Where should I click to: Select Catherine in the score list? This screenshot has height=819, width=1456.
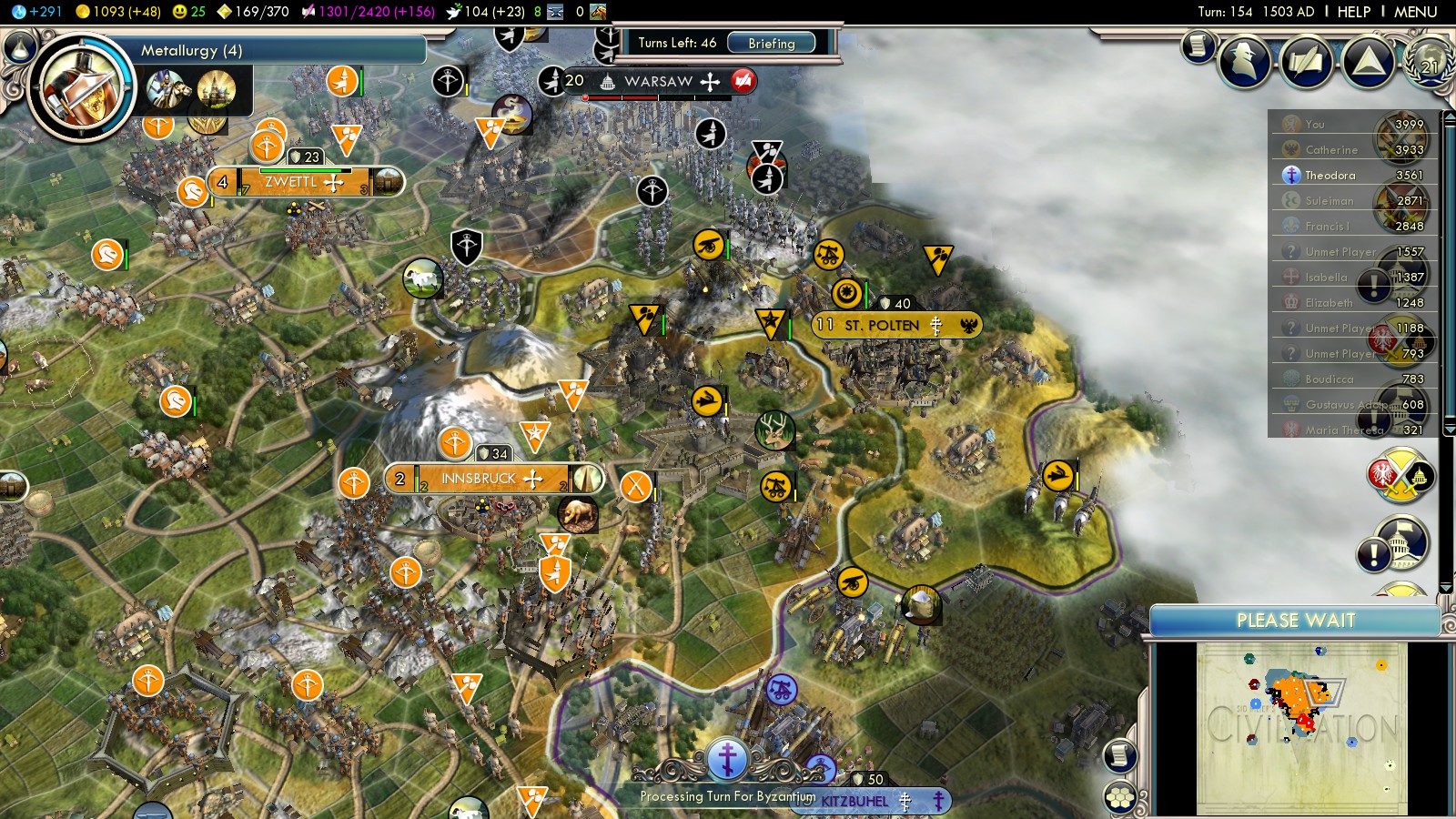1330,149
